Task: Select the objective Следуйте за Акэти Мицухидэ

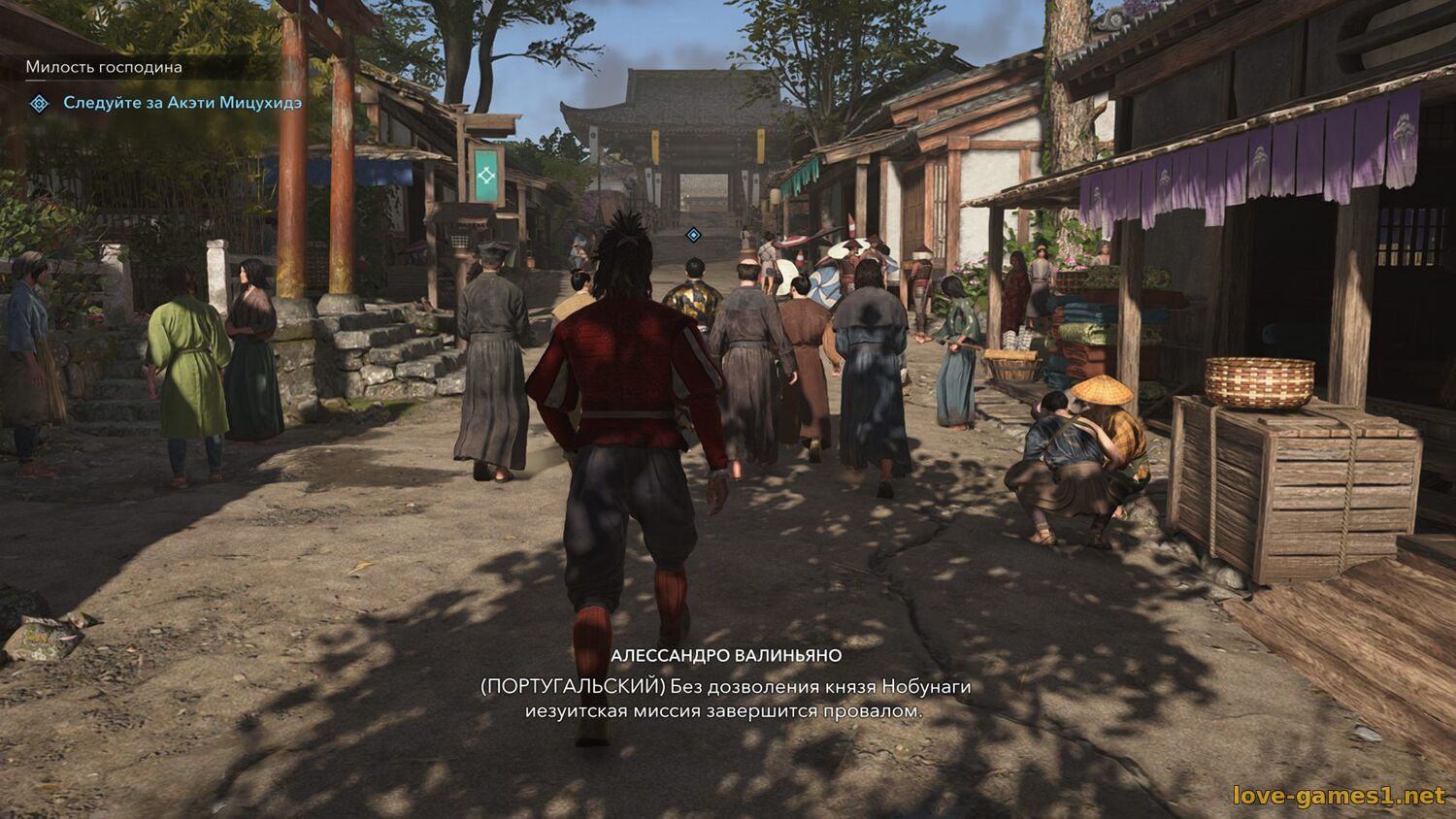Action: click(182, 103)
